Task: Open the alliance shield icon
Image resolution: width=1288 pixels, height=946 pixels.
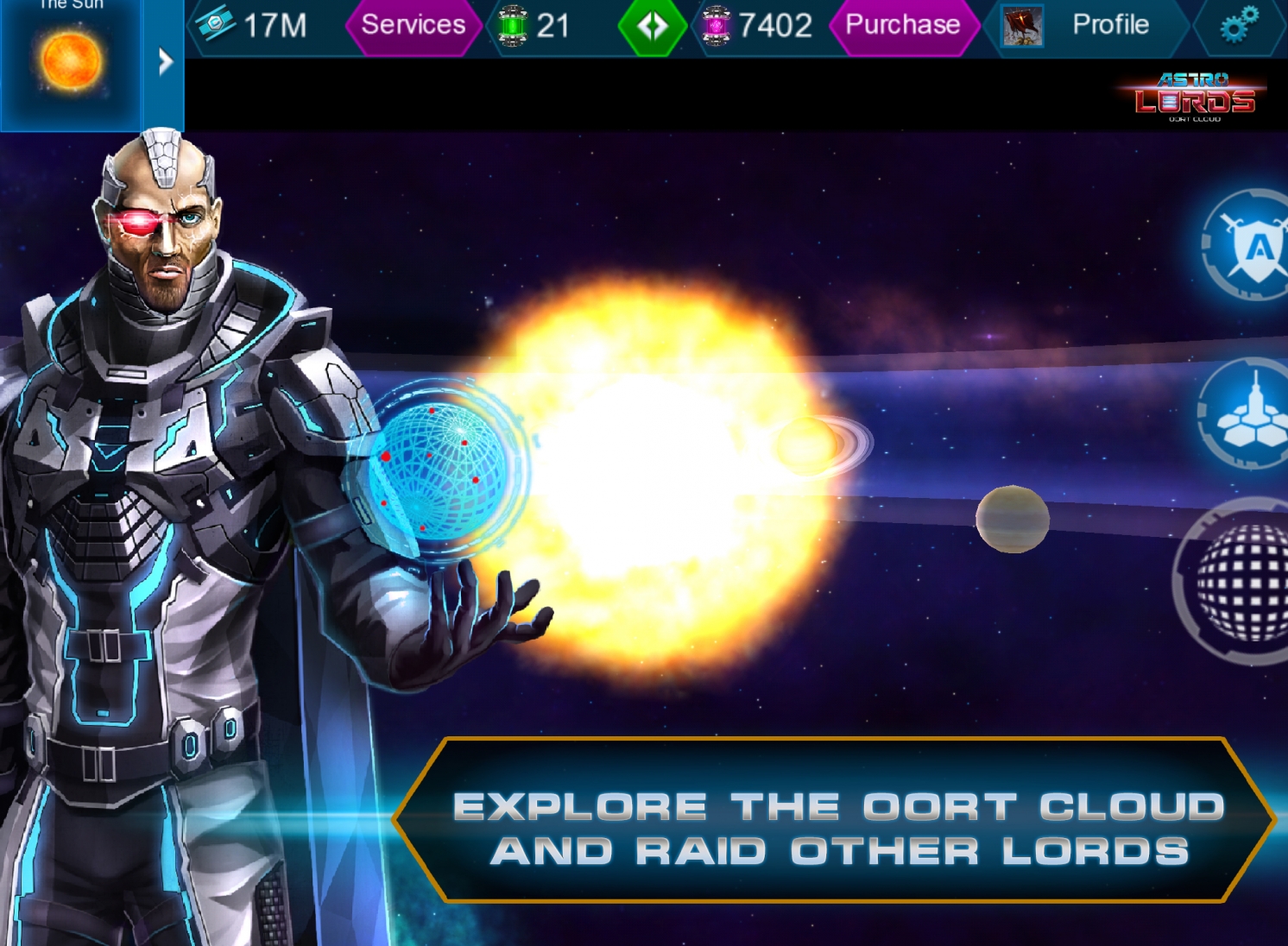Action: click(1253, 248)
